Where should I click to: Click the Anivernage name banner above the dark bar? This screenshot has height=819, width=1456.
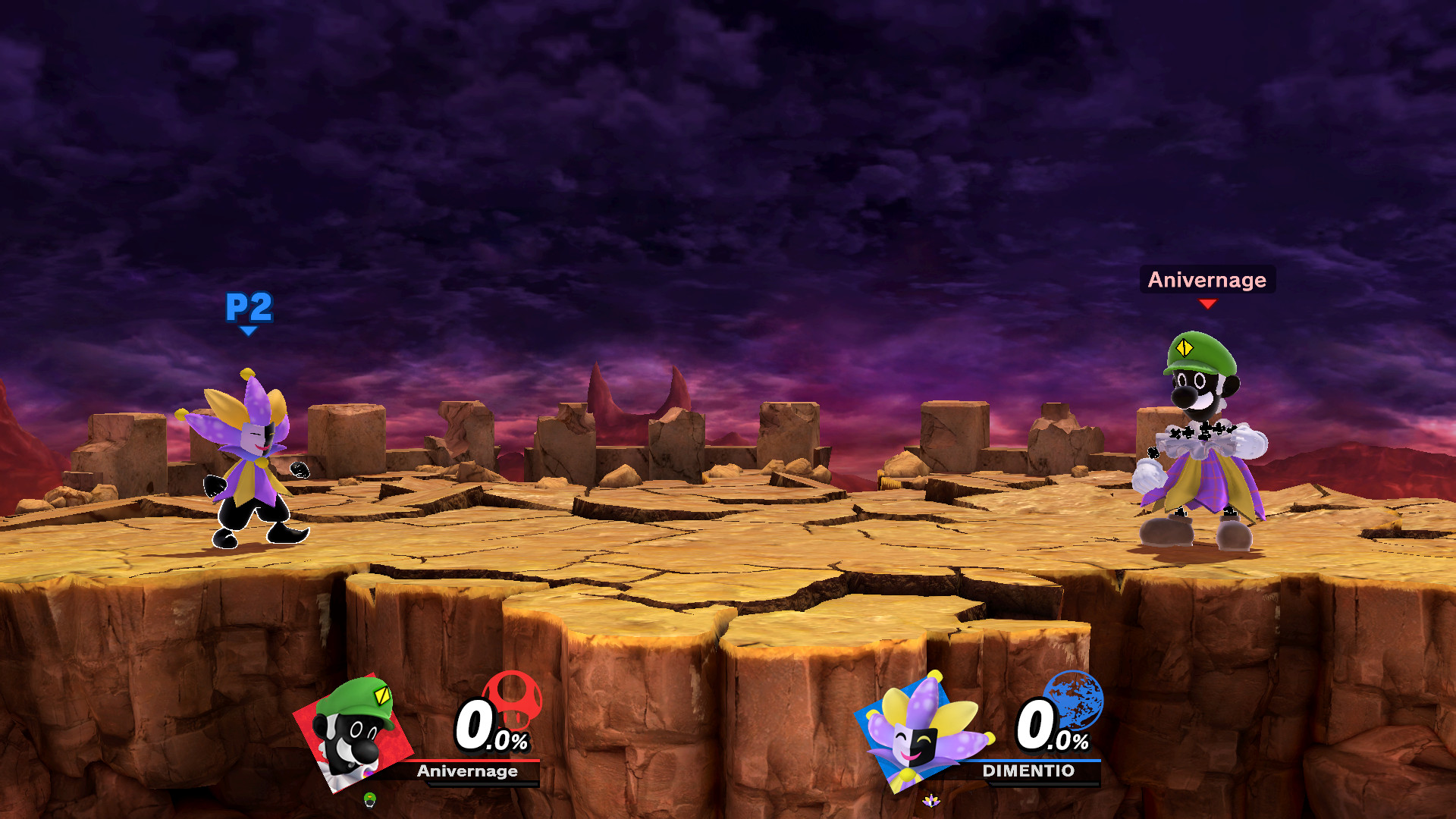point(468,772)
